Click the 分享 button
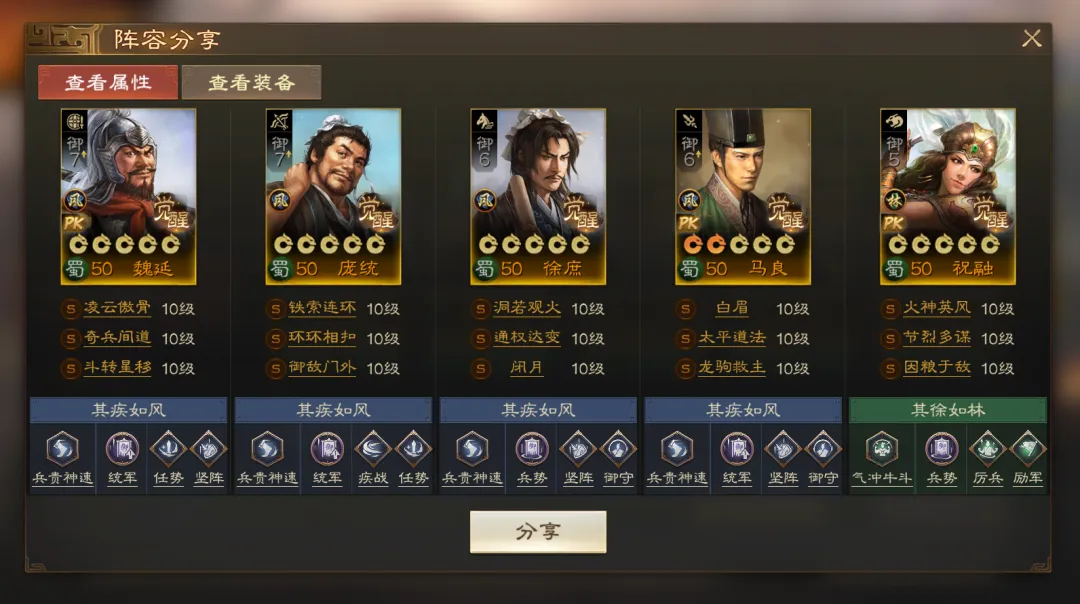This screenshot has height=604, width=1080. click(x=538, y=532)
